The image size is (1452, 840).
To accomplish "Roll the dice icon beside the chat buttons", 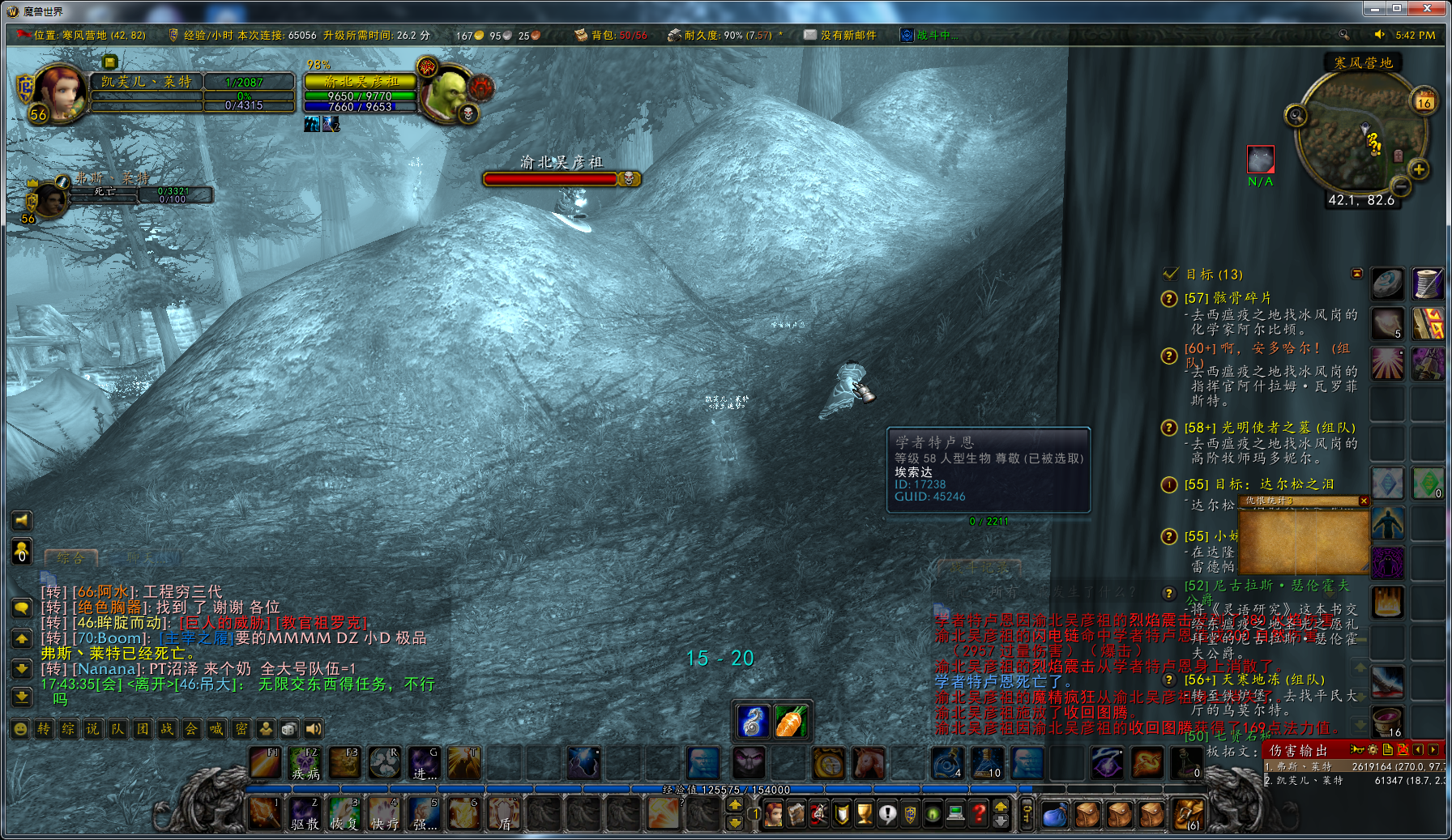I will tap(288, 728).
